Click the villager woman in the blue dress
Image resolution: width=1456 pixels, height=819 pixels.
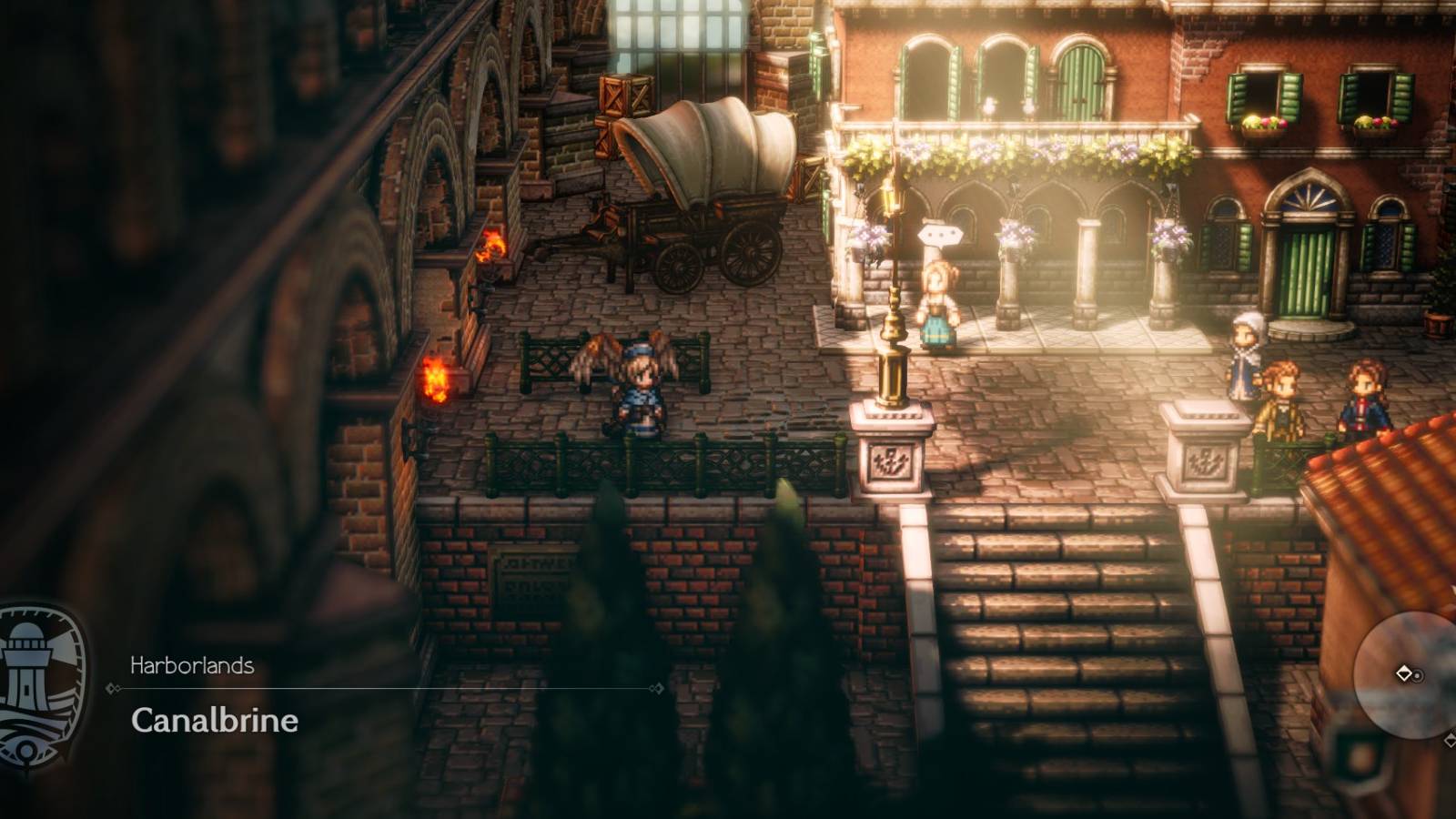pos(939,305)
